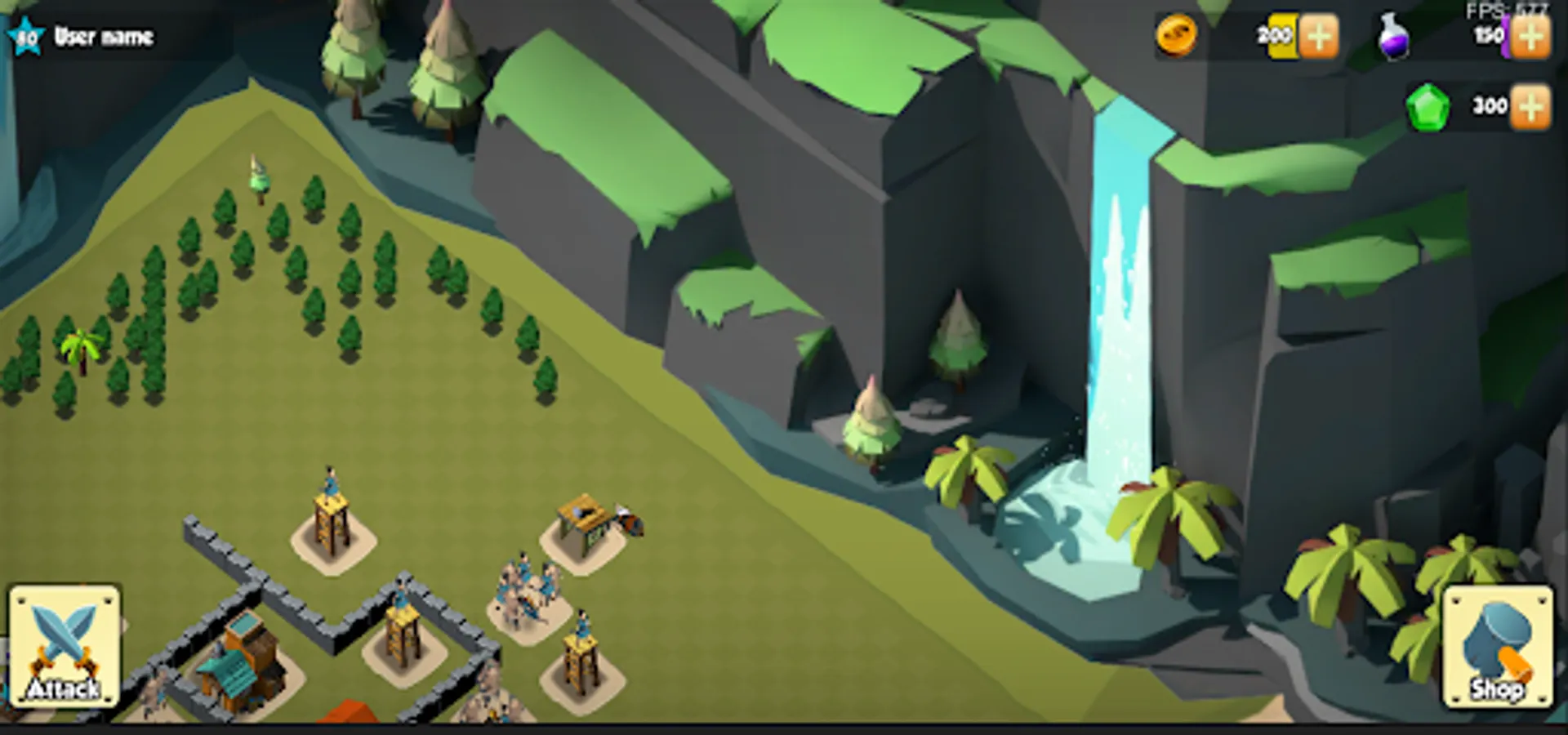The height and width of the screenshot is (735, 1568).
Task: Click the purple potion flask icon
Action: pyautogui.click(x=1393, y=34)
